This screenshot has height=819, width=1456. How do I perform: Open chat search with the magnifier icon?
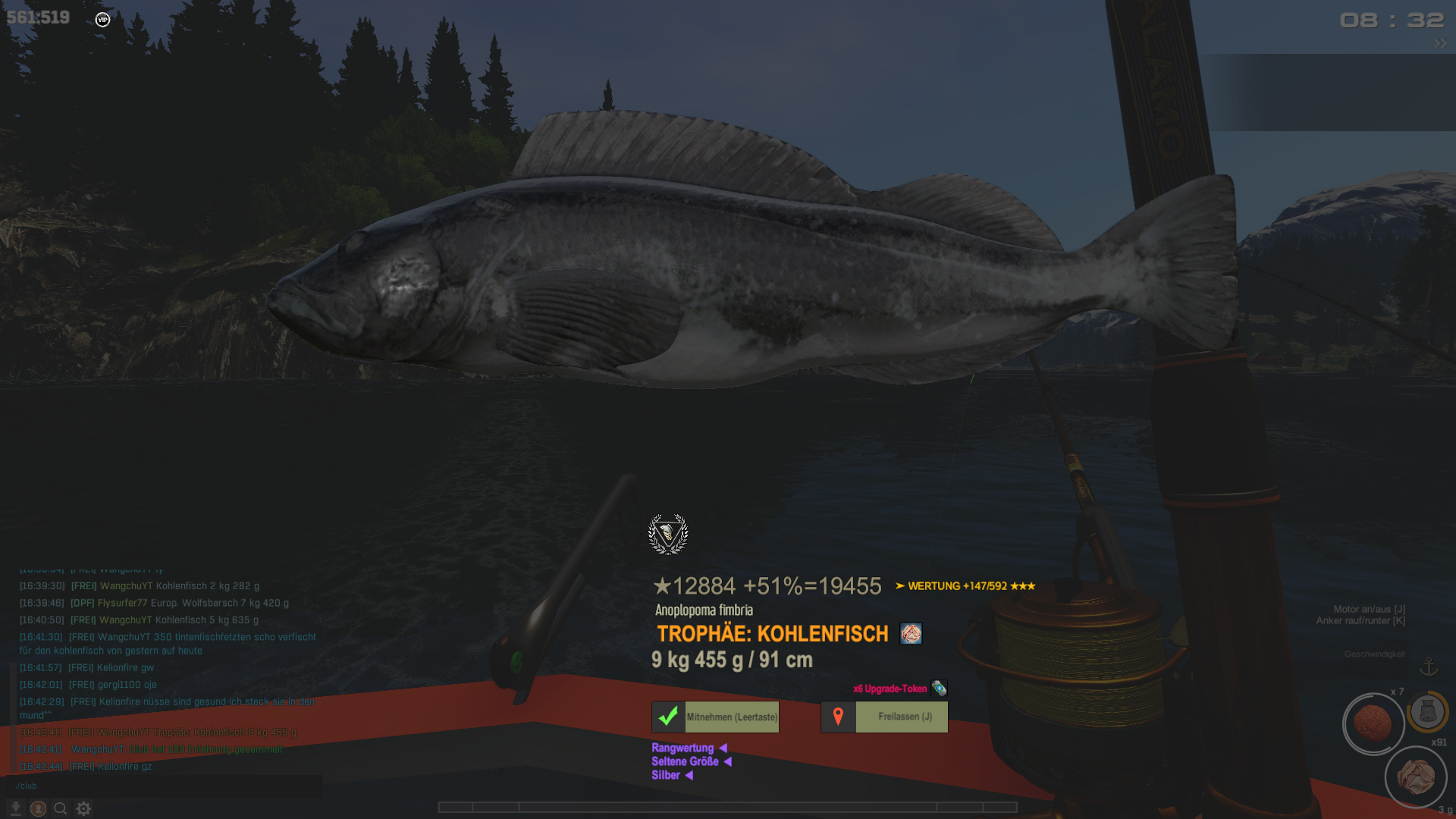[61, 808]
